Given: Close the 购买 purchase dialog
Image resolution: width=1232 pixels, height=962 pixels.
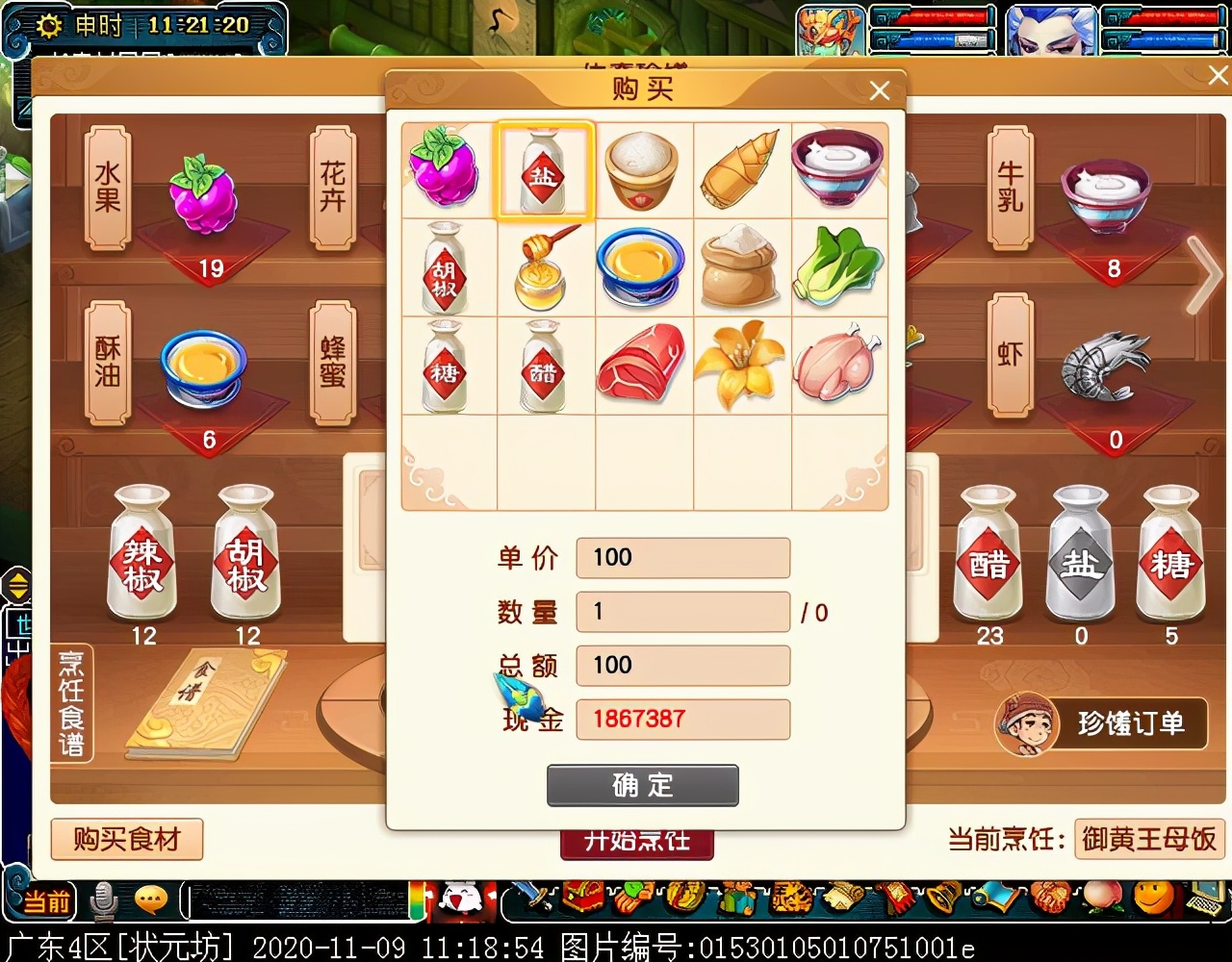Looking at the screenshot, I should point(879,90).
